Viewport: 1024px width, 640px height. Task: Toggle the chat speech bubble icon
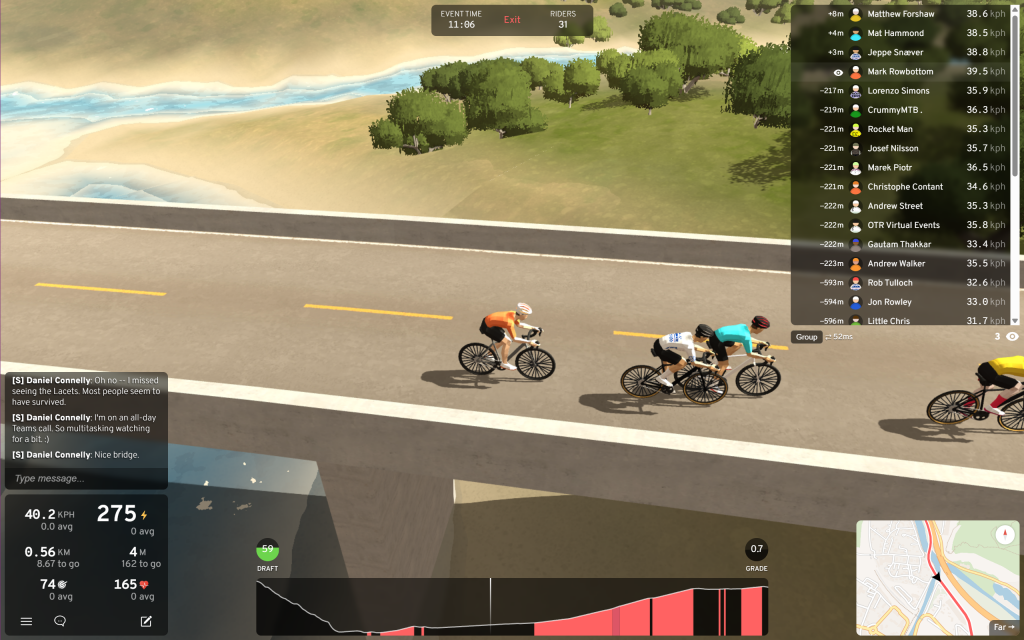pyautogui.click(x=60, y=621)
